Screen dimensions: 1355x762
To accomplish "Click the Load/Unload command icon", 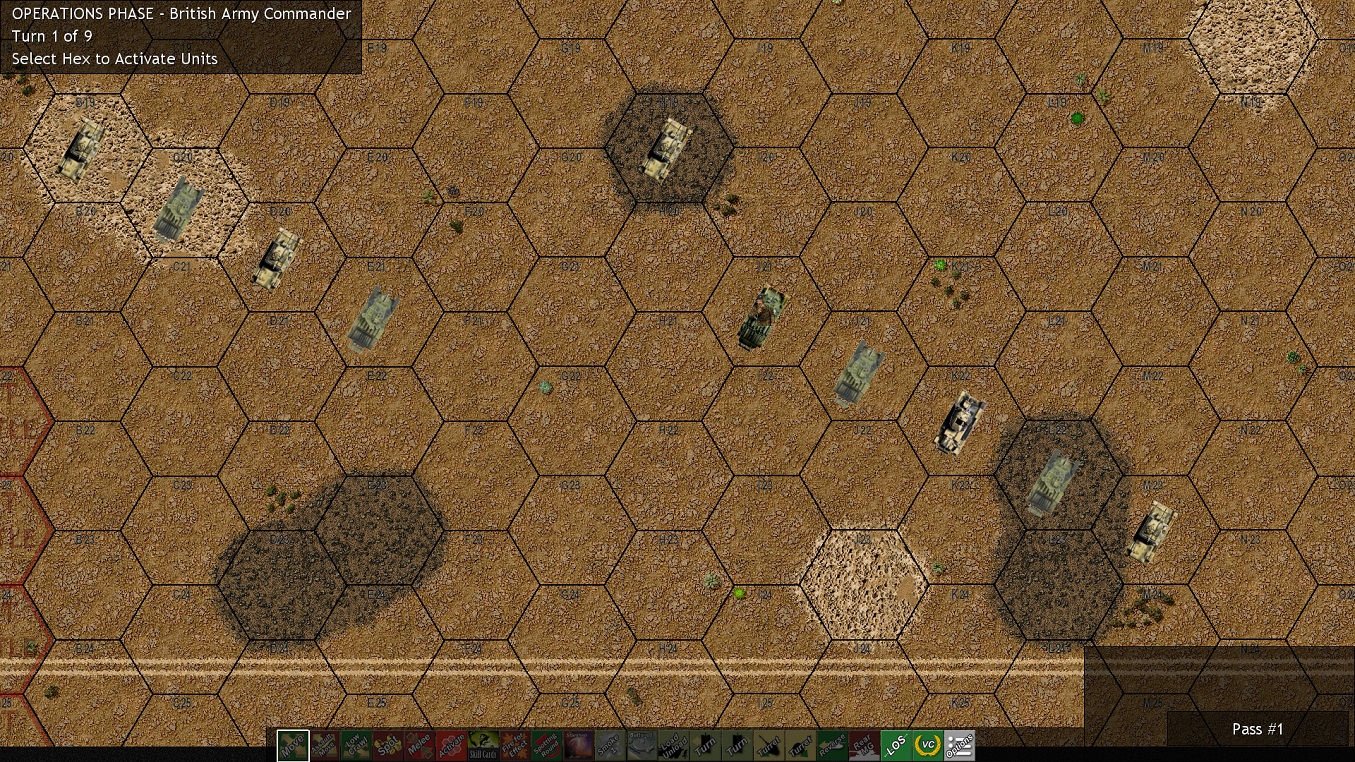I will click(x=673, y=746).
